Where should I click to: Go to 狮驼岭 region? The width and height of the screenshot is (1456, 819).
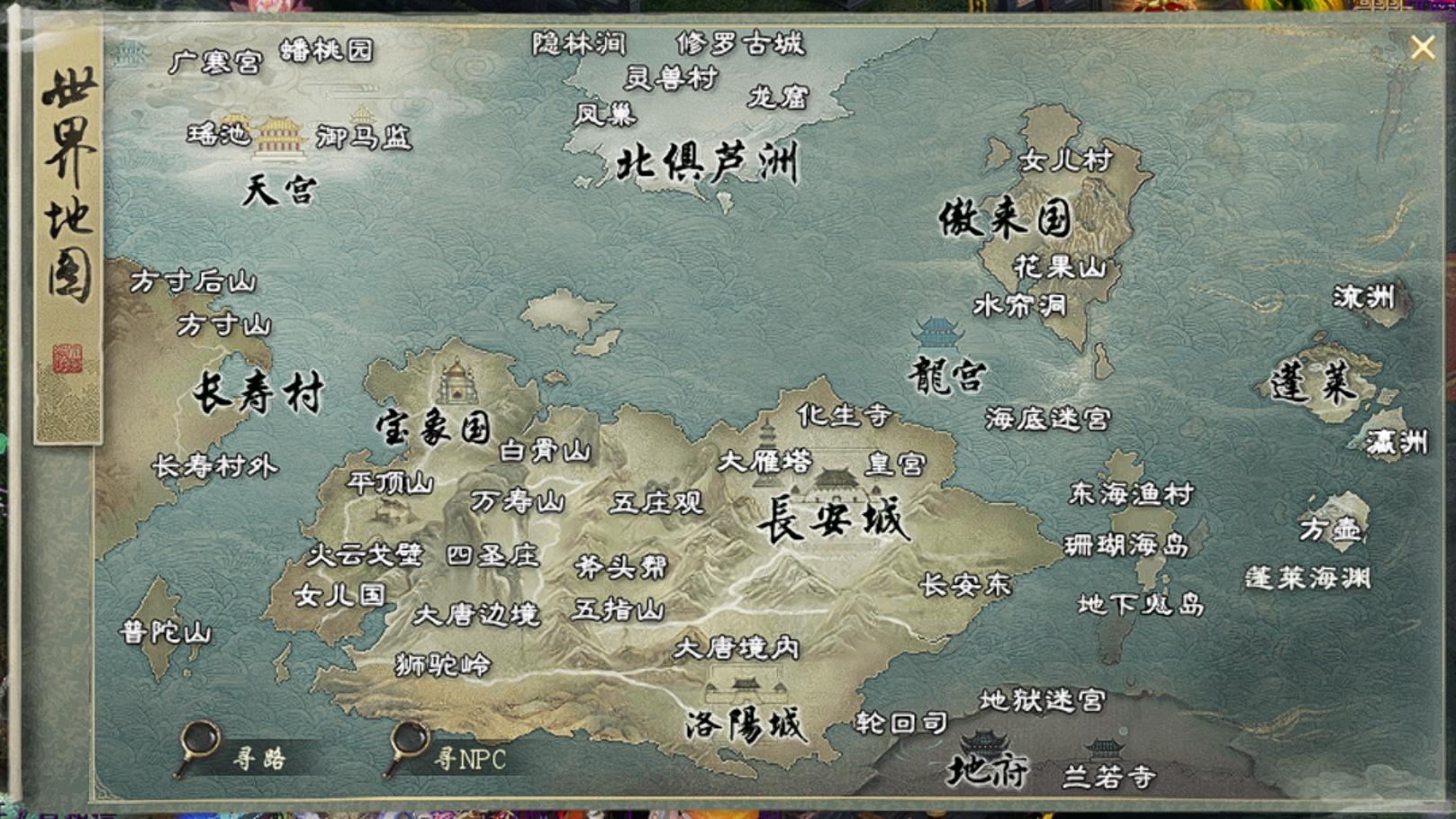pos(443,665)
